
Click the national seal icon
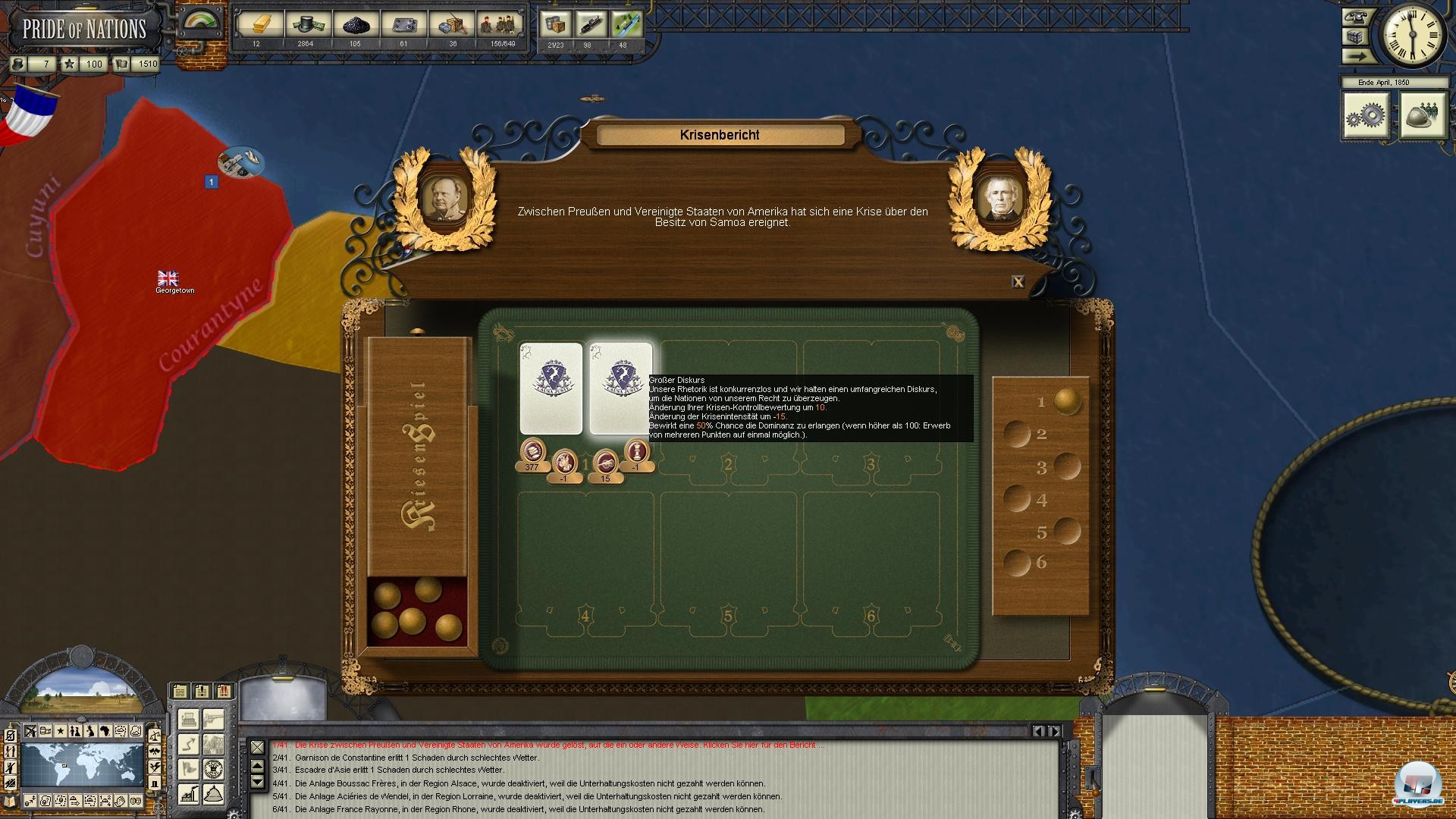click(x=214, y=769)
